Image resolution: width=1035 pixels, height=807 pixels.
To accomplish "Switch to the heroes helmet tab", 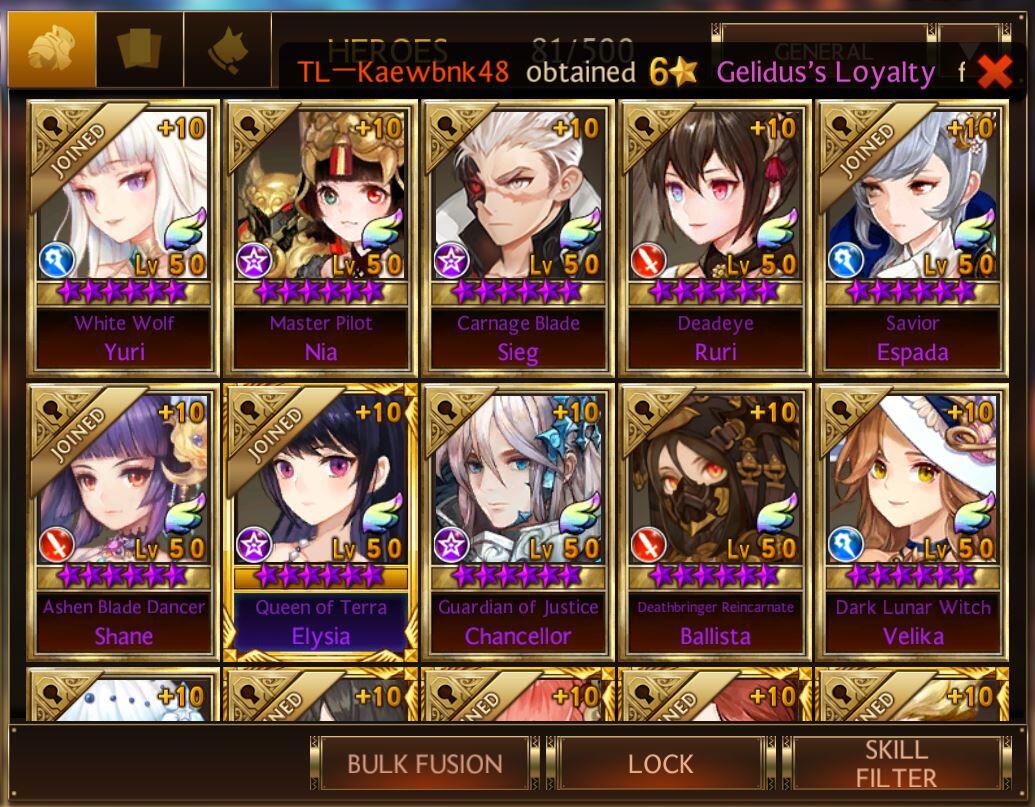I will (52, 50).
